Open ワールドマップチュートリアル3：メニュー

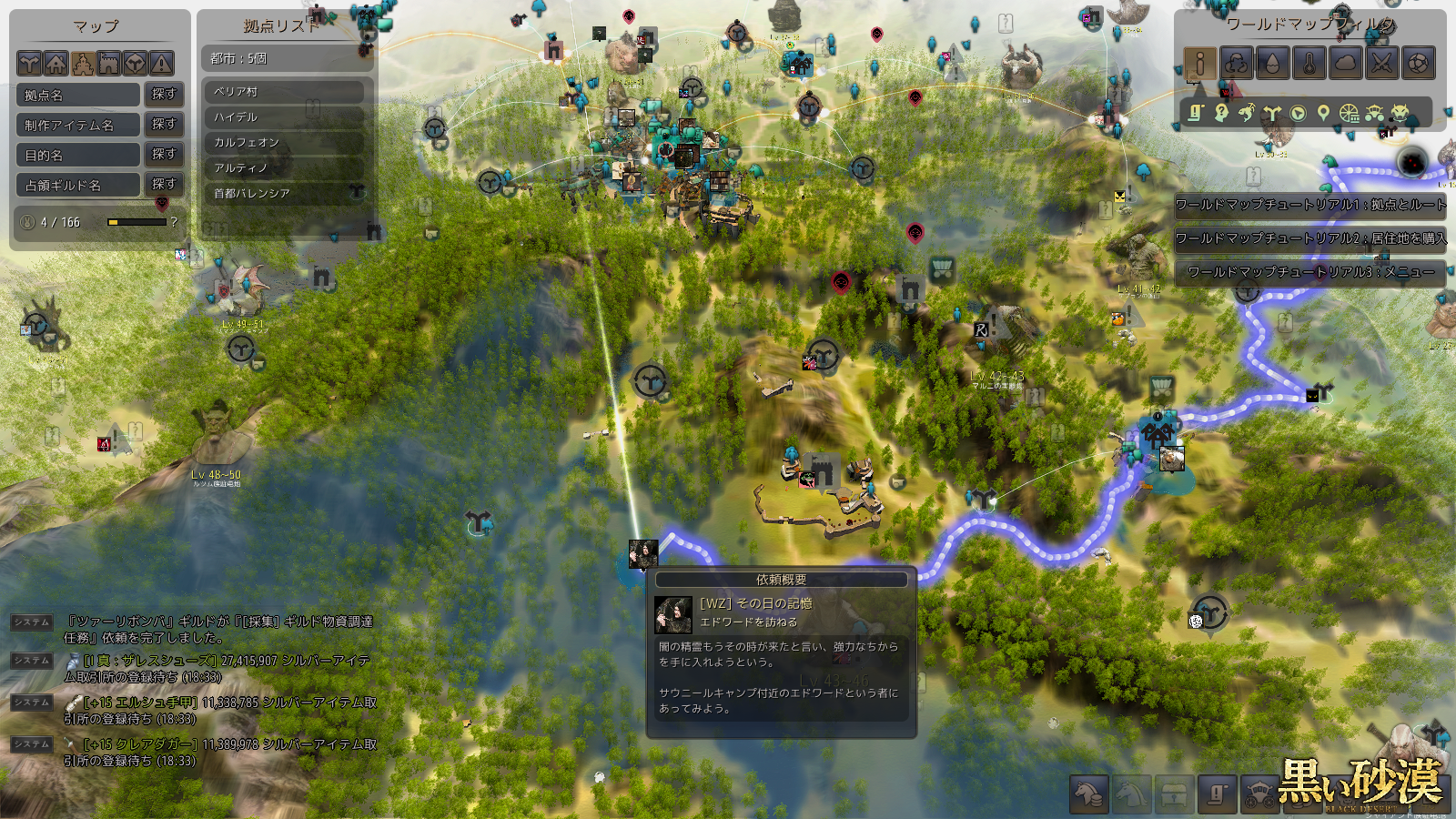[1310, 272]
